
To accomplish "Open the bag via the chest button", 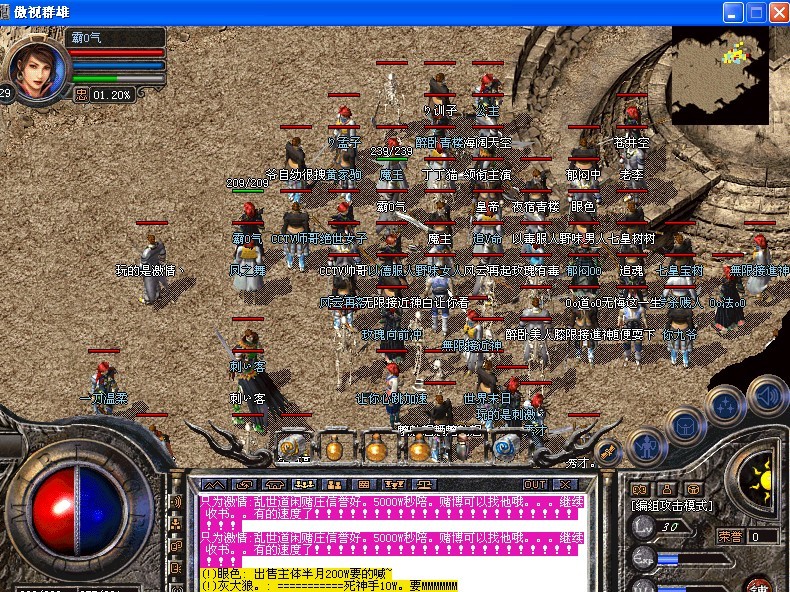I will (x=685, y=426).
